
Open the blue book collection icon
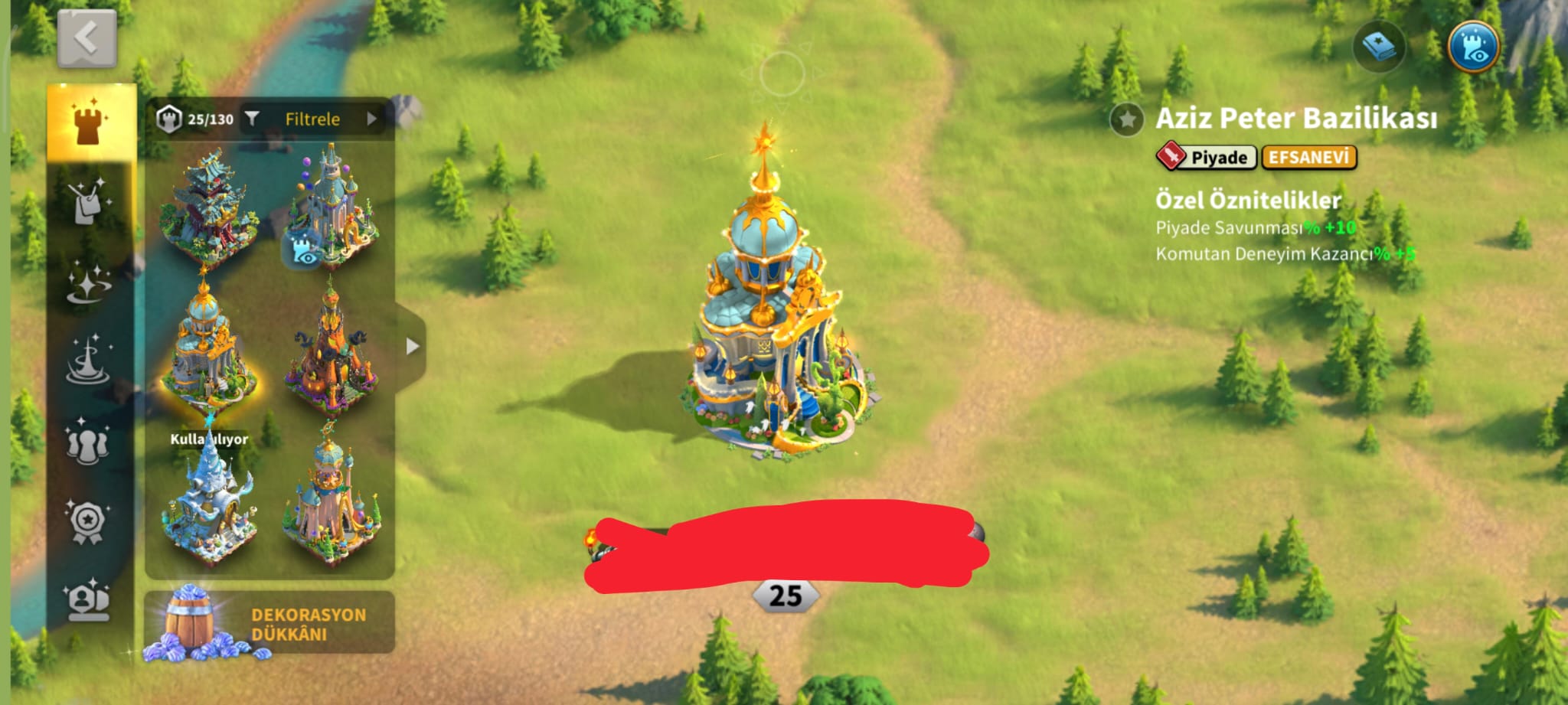coord(1378,47)
